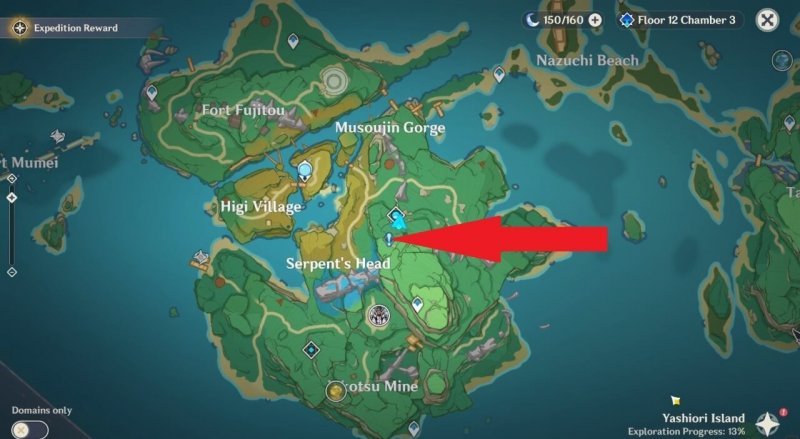Toggle the Domains only switch
The image size is (800, 439).
[x=31, y=429]
